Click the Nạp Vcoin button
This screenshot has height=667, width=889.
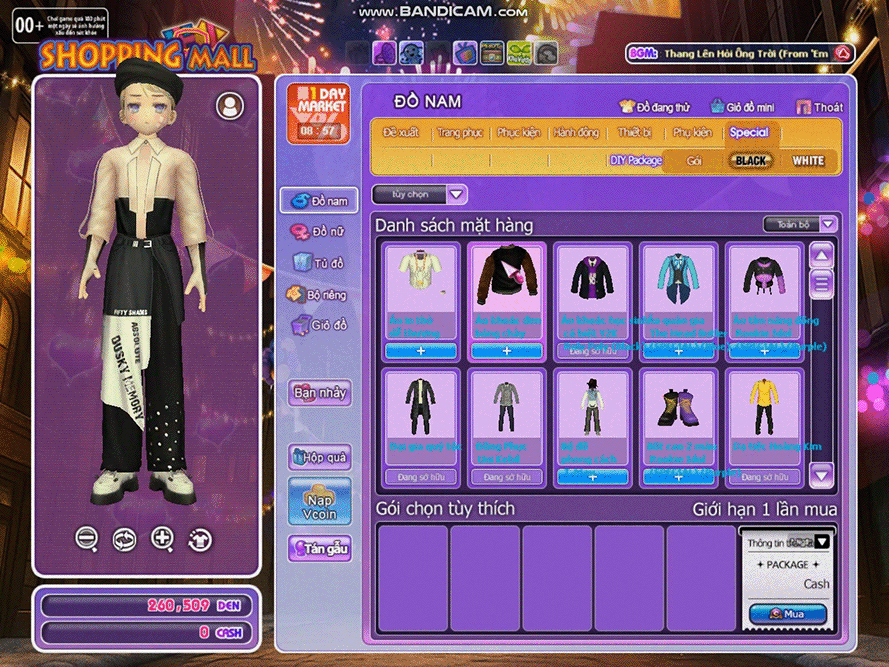(x=320, y=500)
